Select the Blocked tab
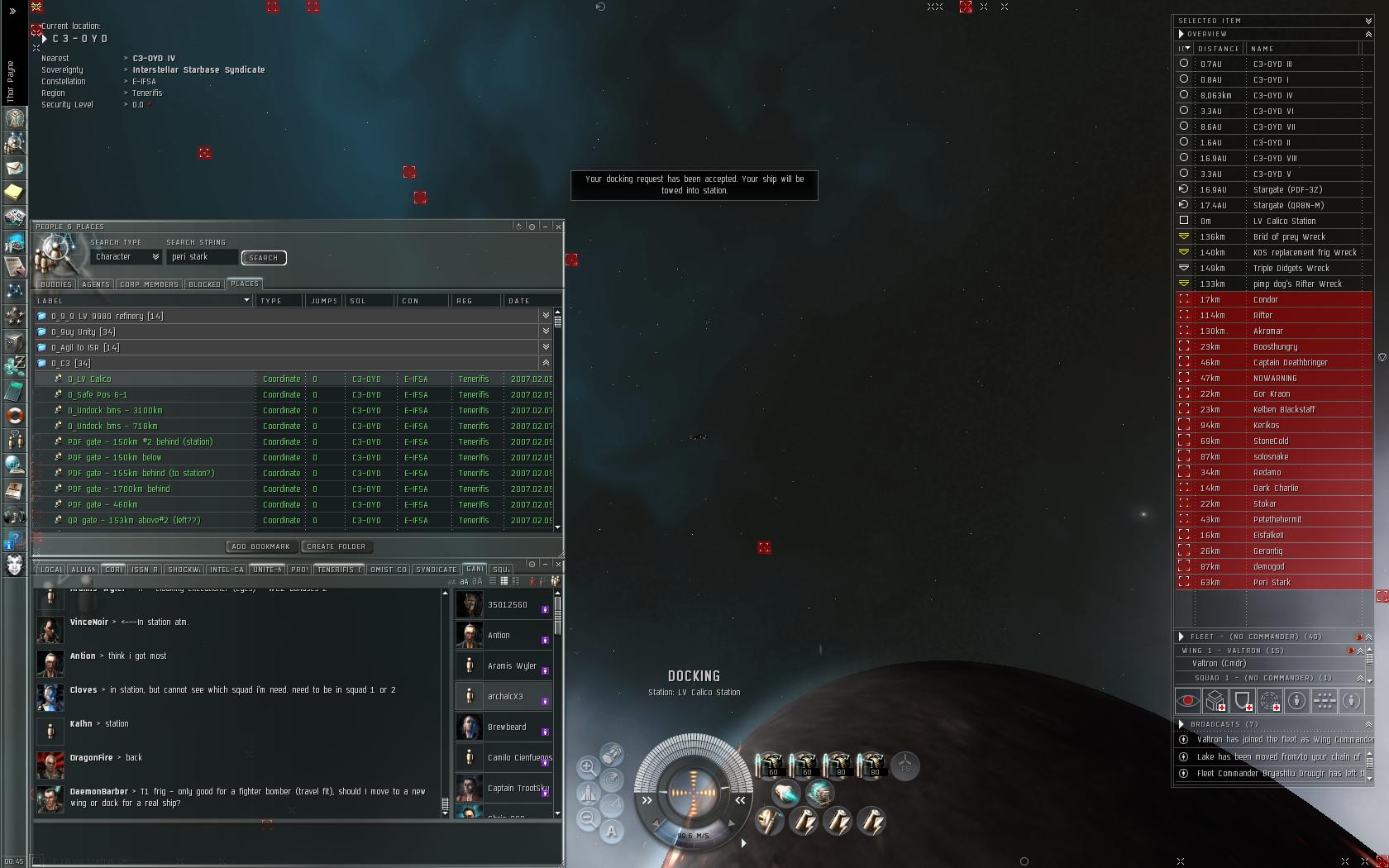Screen dimensions: 1389x868 coord(204,284)
